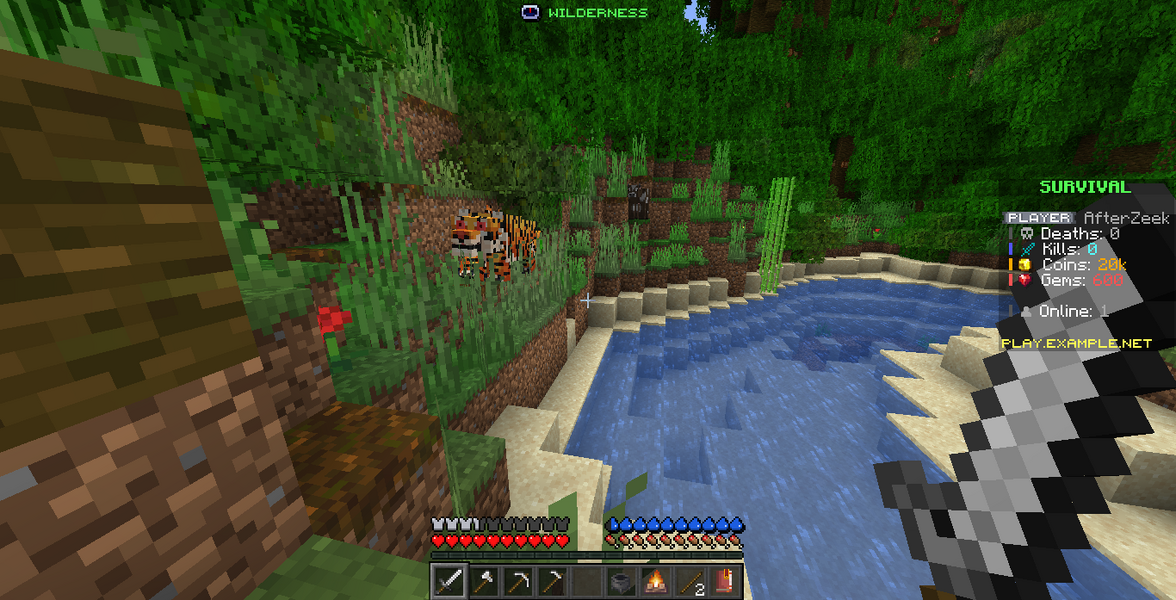
Task: Select the iron axe hotbar slot
Action: [x=484, y=581]
